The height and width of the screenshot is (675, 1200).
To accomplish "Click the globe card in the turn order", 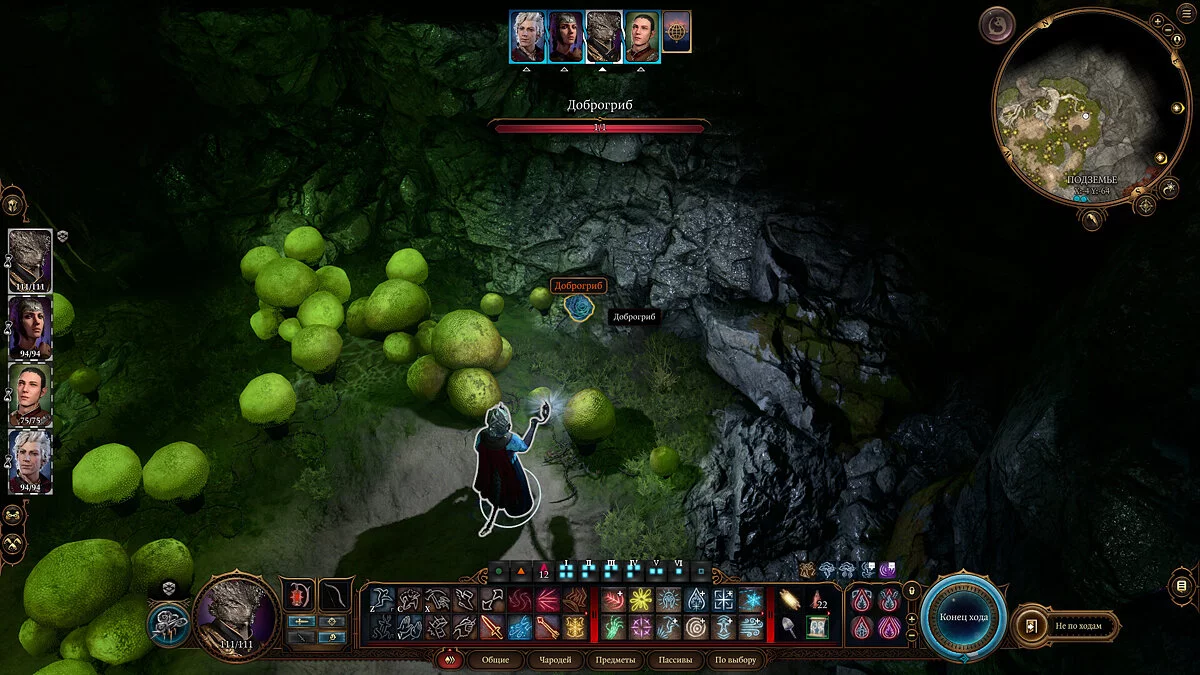I will [x=676, y=37].
